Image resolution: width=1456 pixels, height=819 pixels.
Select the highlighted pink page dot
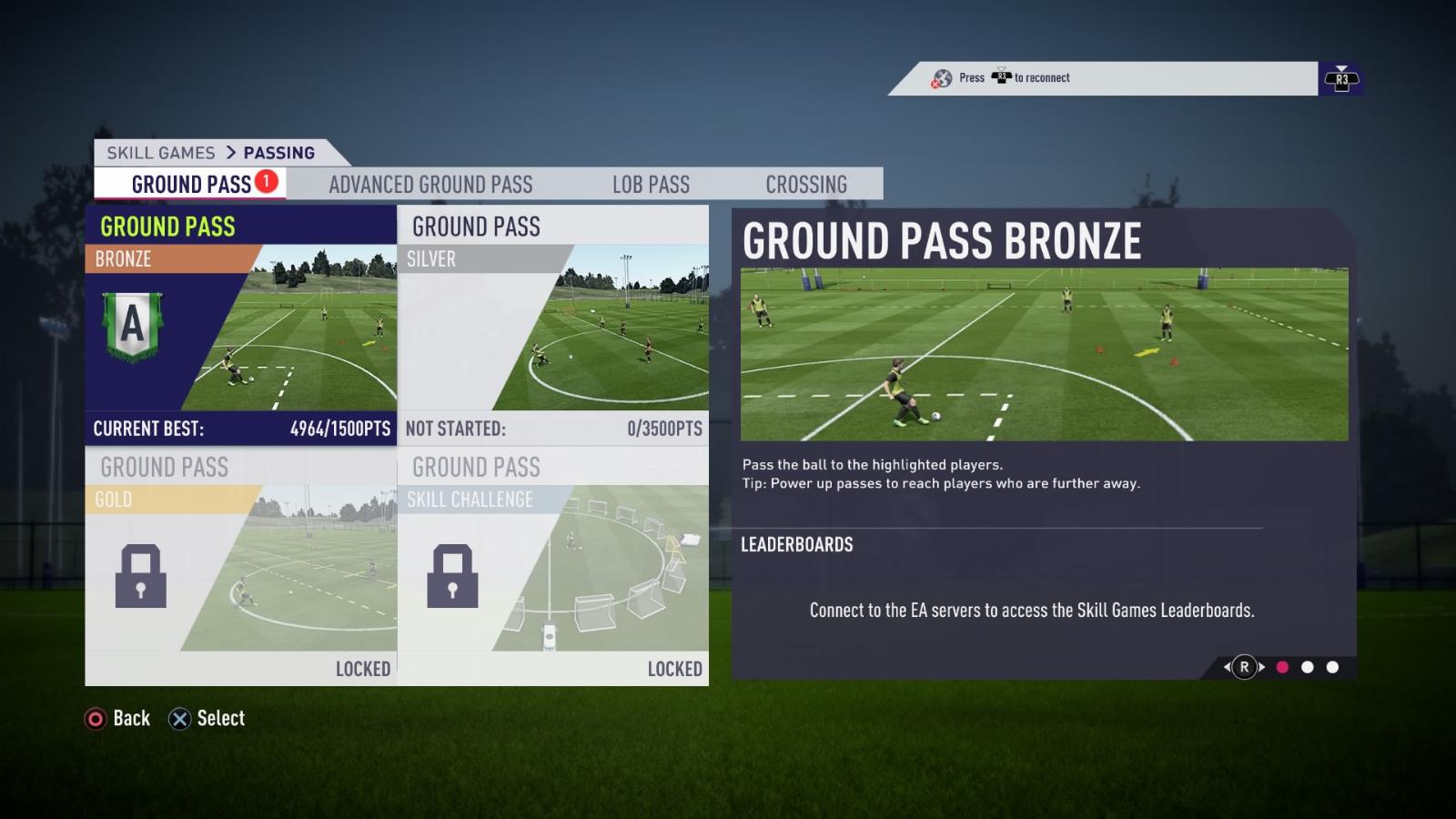[1282, 667]
